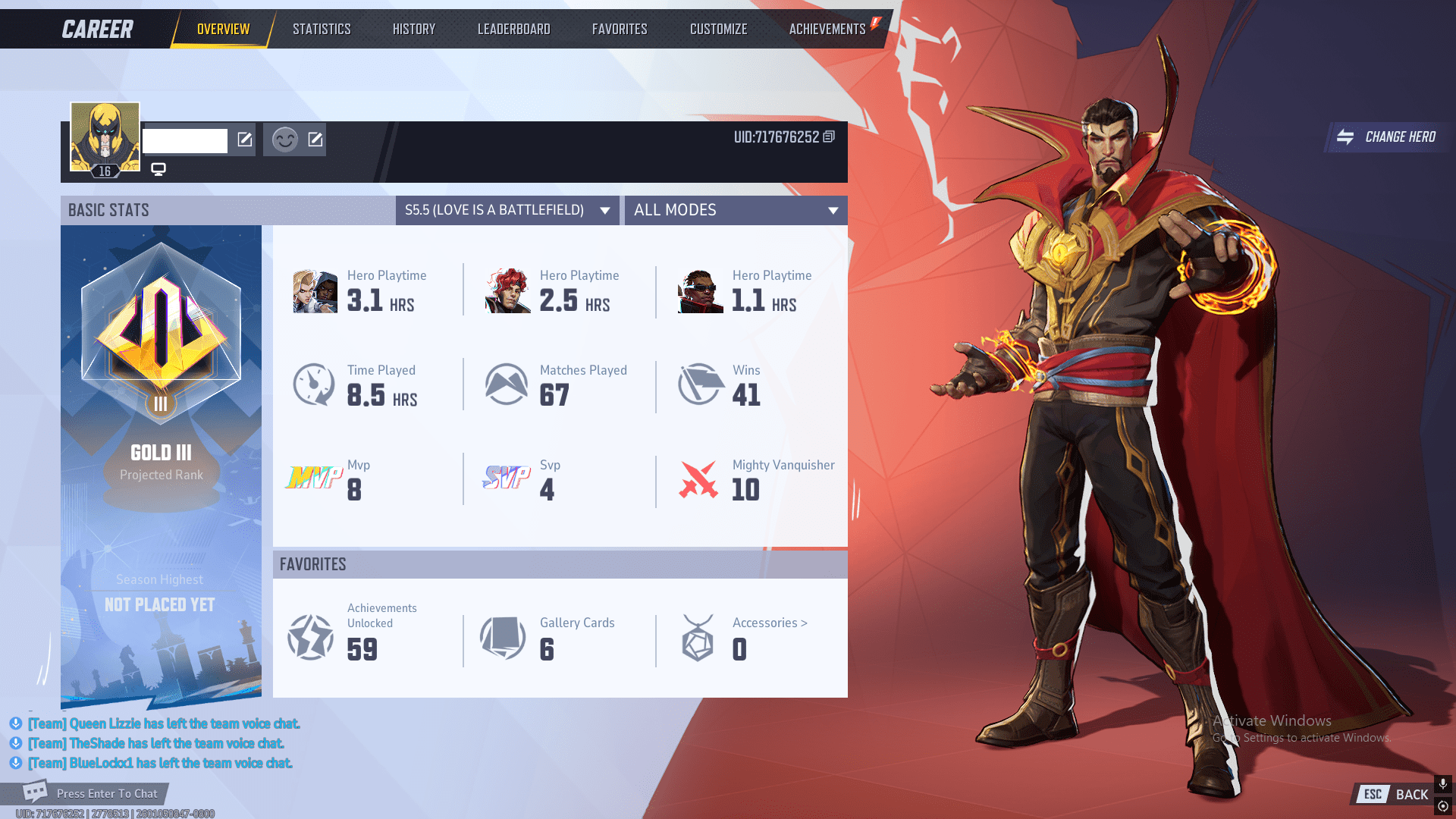
Task: Click the player name input field
Action: [x=185, y=140]
